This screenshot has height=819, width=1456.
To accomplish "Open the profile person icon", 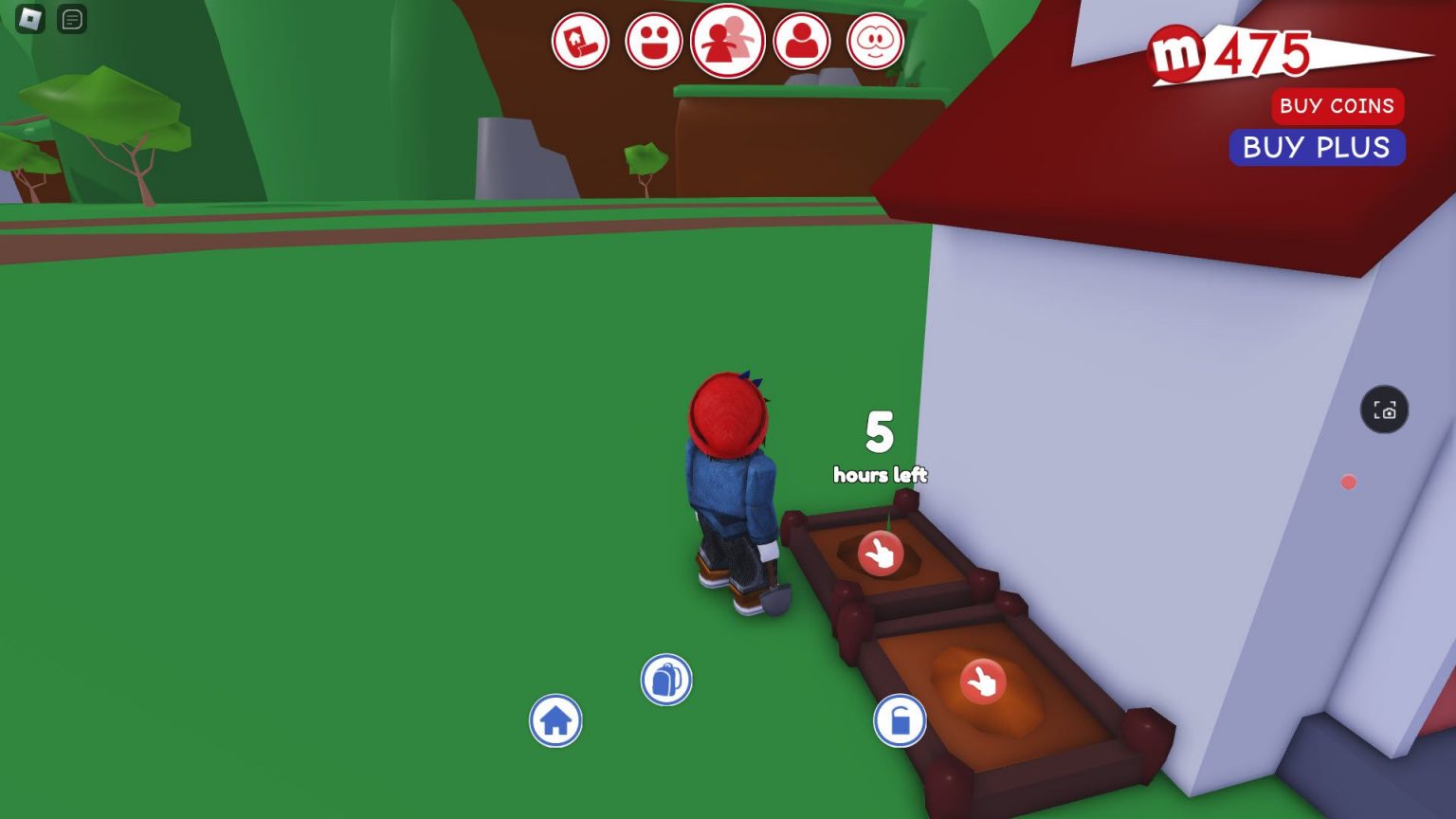I will [803, 42].
